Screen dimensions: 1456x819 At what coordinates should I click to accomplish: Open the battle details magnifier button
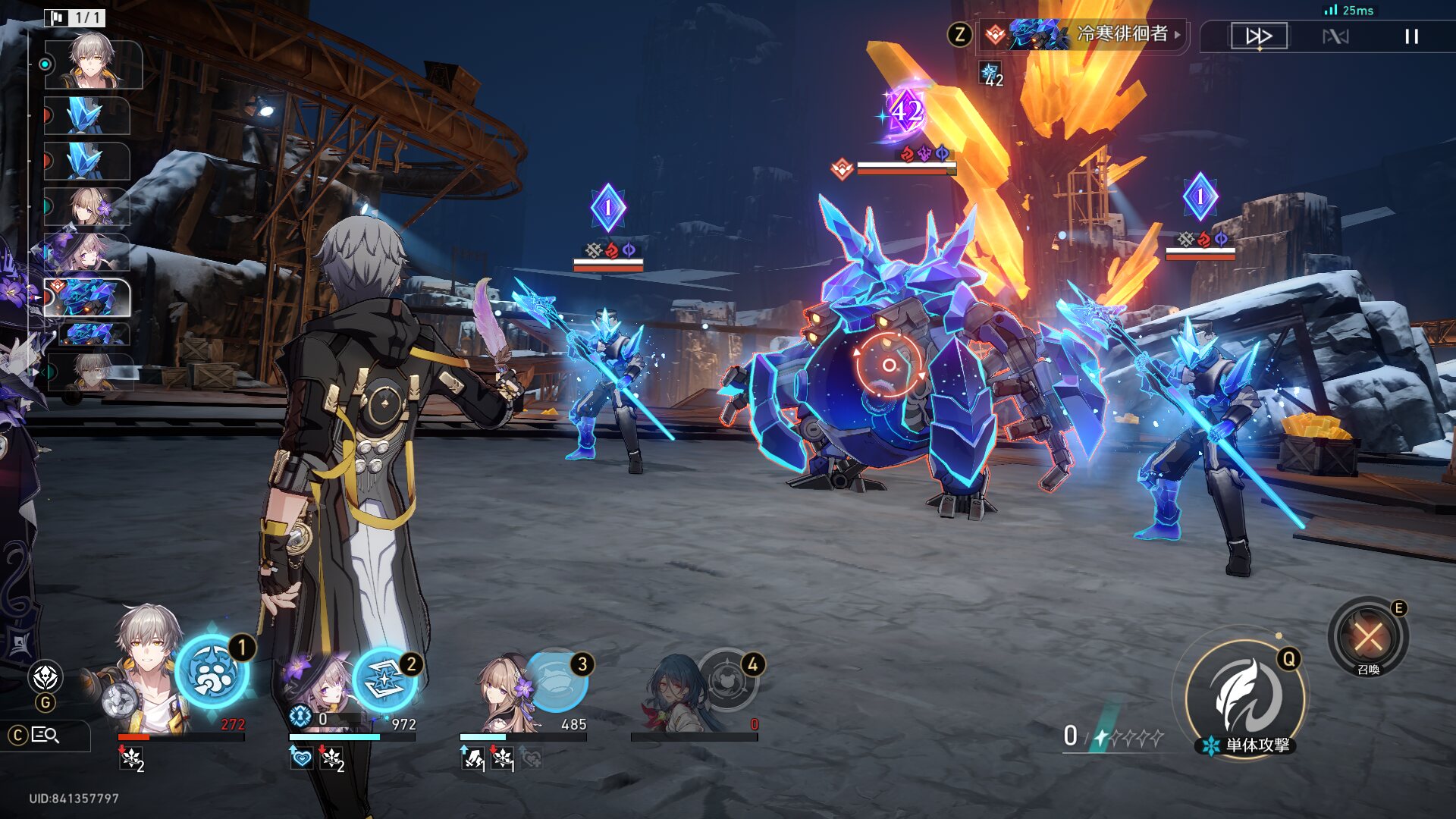coord(45,735)
